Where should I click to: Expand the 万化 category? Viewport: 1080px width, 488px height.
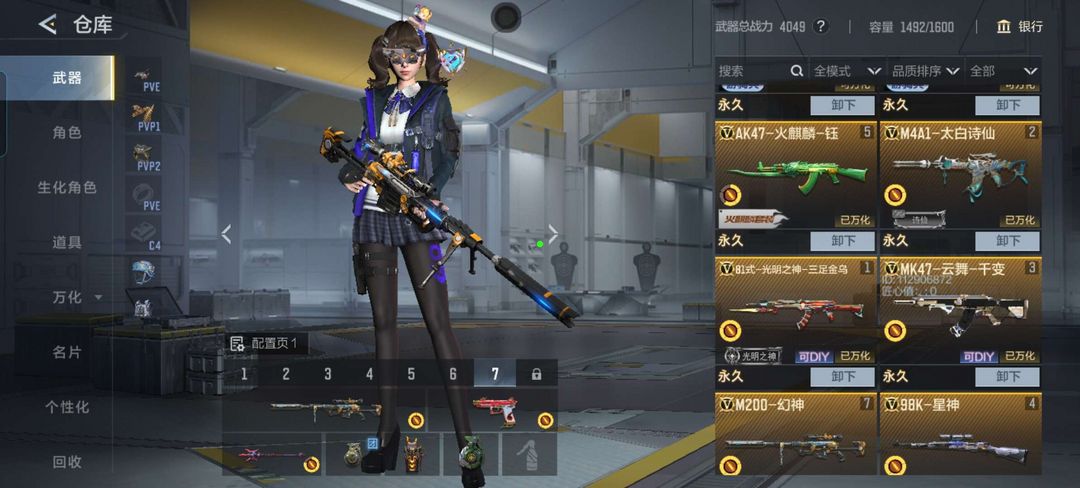[x=76, y=297]
